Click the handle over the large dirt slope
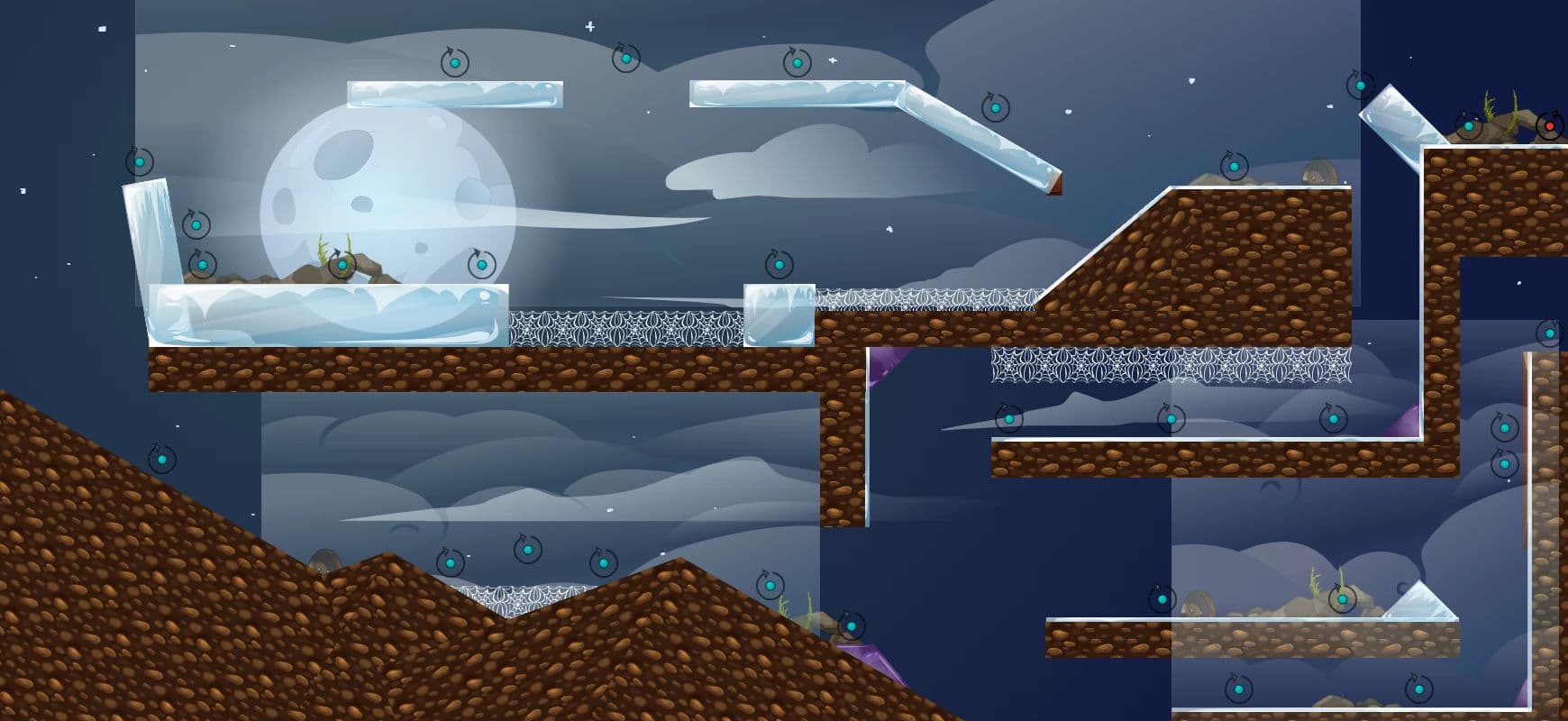The image size is (1568, 721). [x=162, y=459]
